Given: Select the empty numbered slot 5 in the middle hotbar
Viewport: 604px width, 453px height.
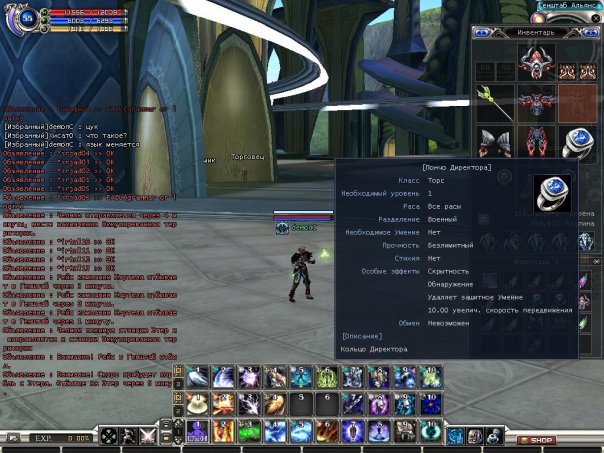Looking at the screenshot, I should [301, 403].
